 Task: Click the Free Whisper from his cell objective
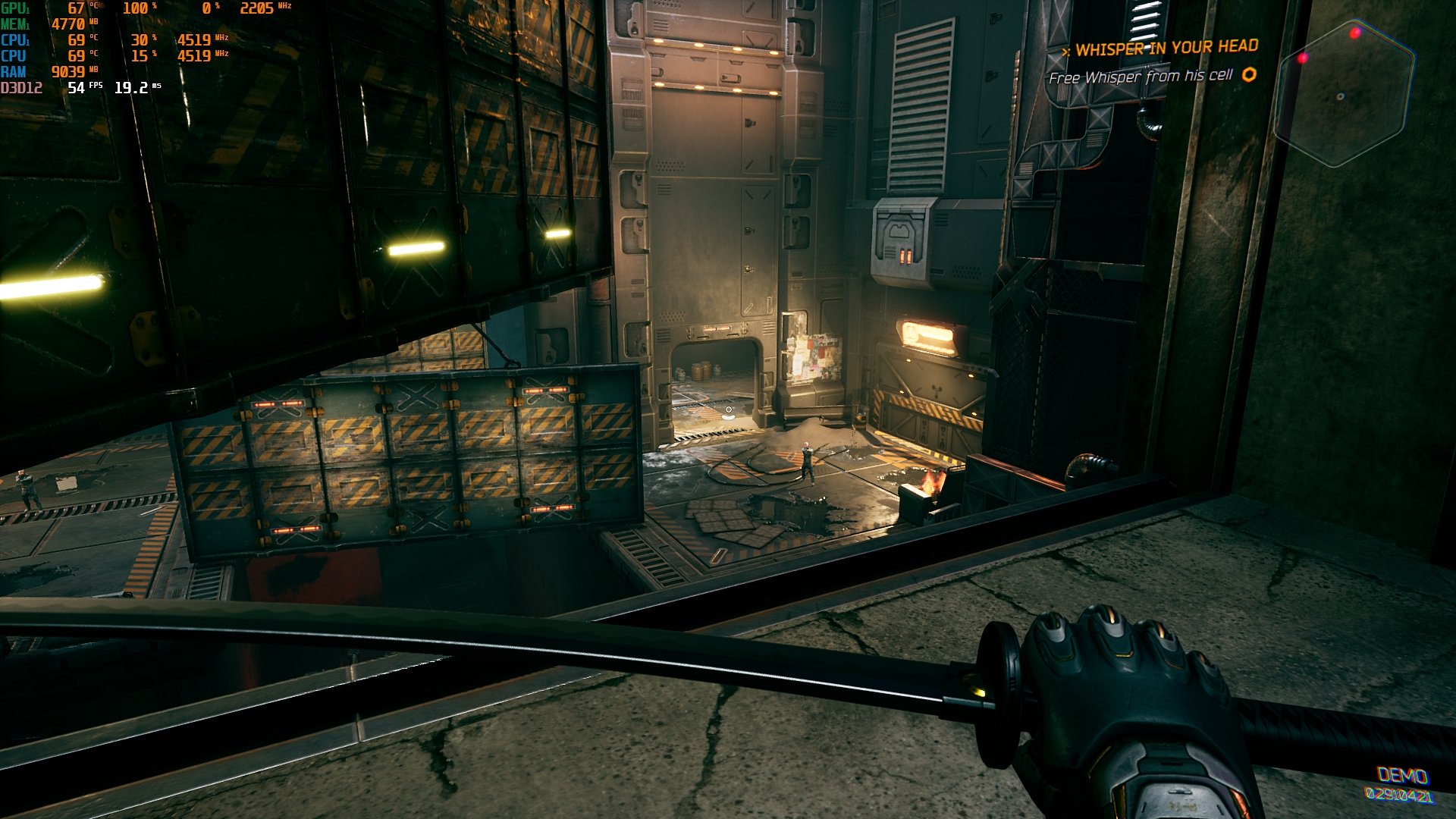click(x=1141, y=77)
